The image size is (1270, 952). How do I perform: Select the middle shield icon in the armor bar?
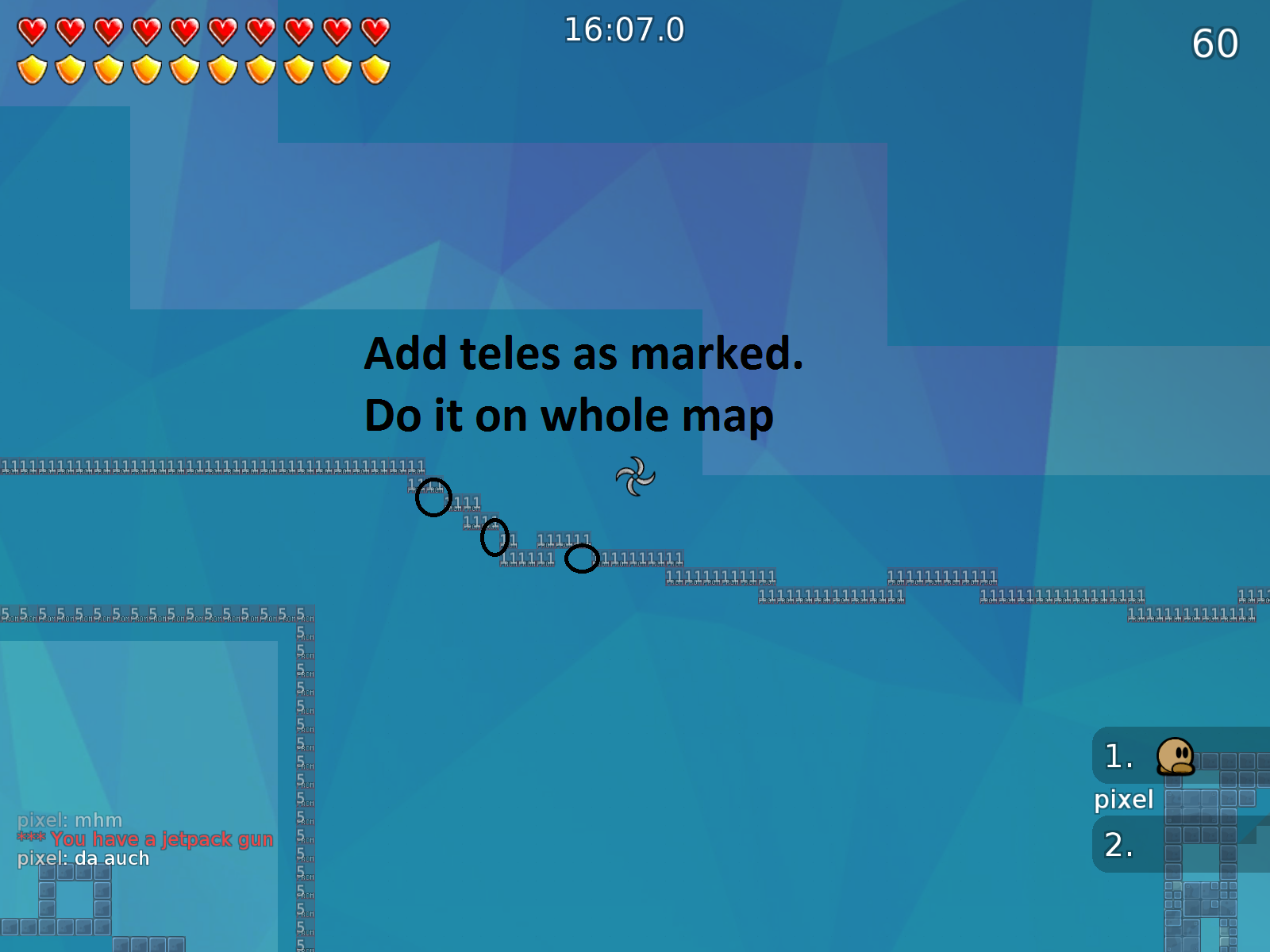[x=185, y=68]
